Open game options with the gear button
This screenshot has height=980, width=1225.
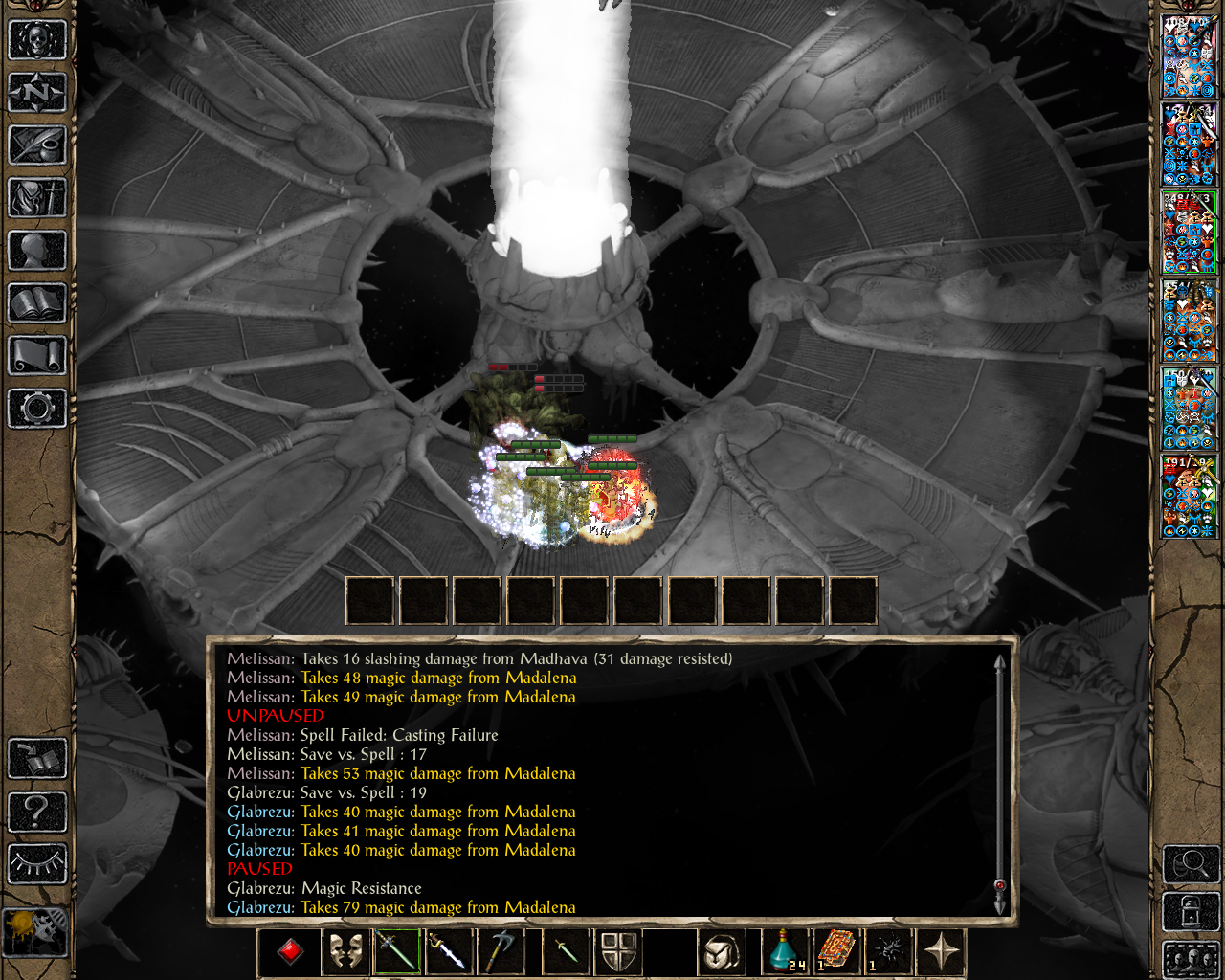click(37, 409)
